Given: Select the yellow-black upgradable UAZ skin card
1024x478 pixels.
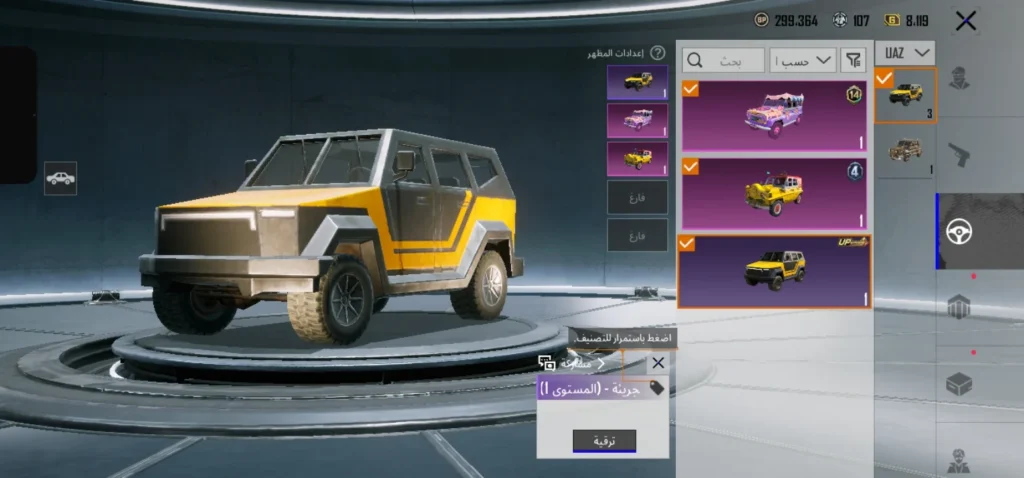Looking at the screenshot, I should pyautogui.click(x=773, y=270).
